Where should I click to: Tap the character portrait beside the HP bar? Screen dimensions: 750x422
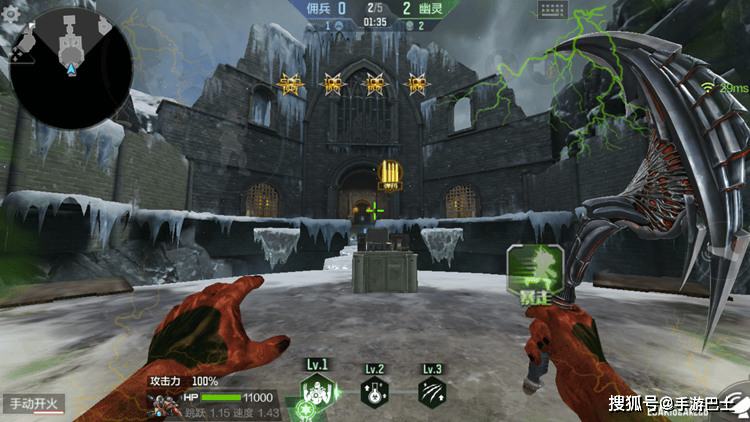[x=162, y=404]
